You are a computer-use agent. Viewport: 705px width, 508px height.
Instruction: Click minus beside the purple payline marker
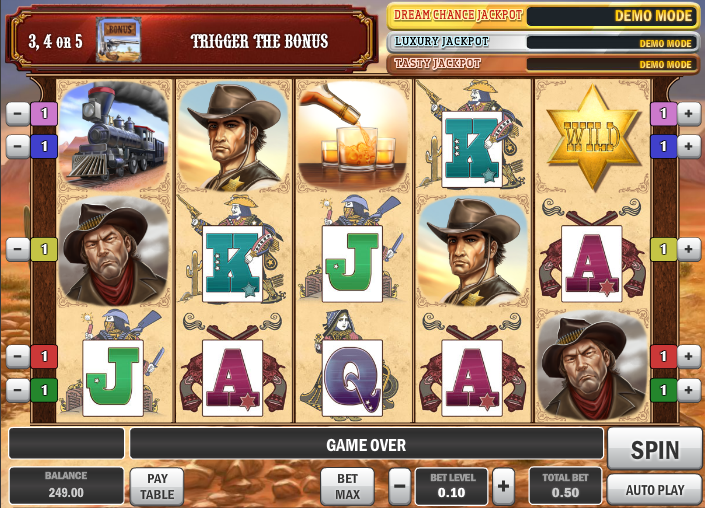pos(17,114)
